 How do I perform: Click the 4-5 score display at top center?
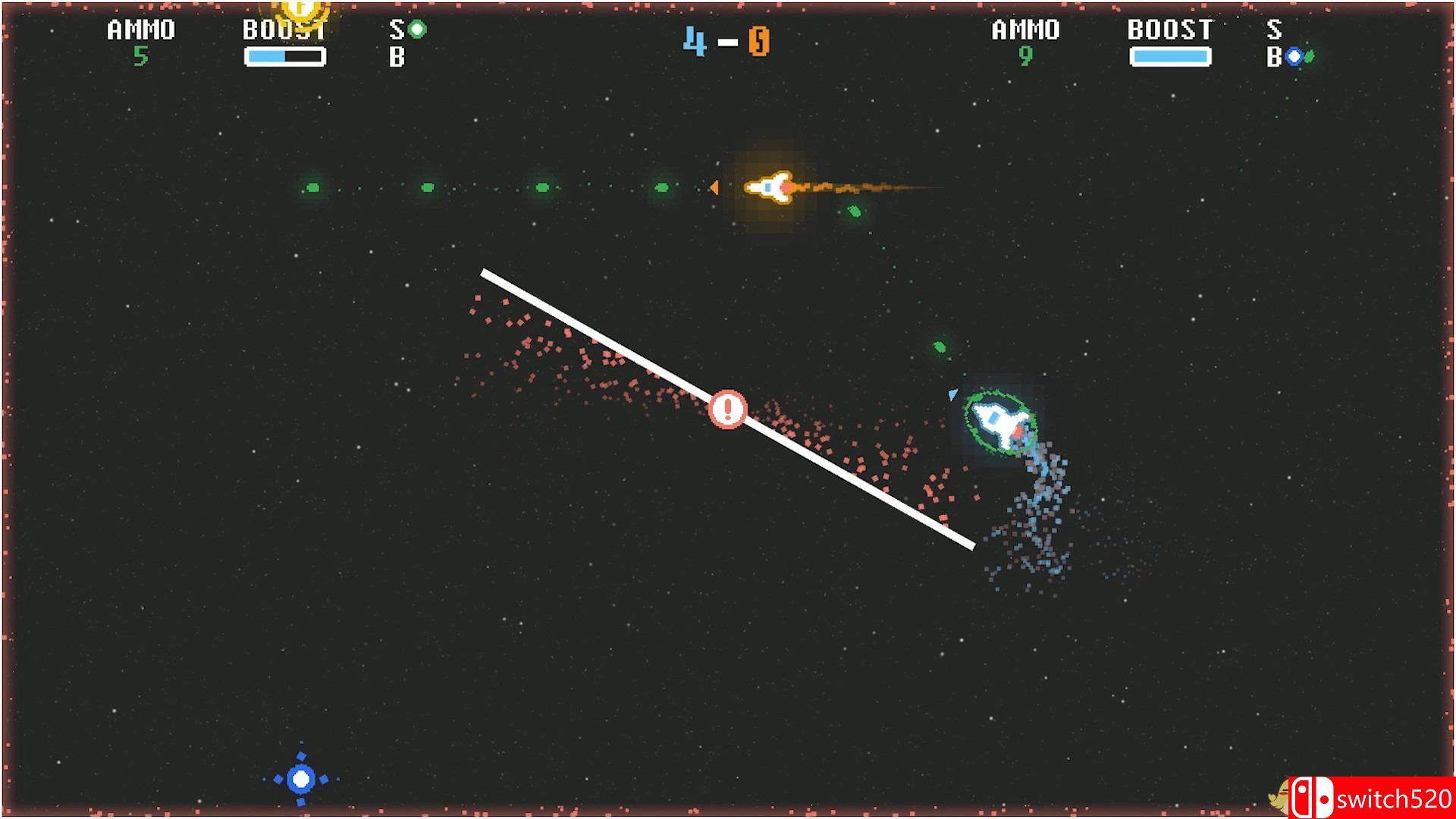tap(728, 42)
